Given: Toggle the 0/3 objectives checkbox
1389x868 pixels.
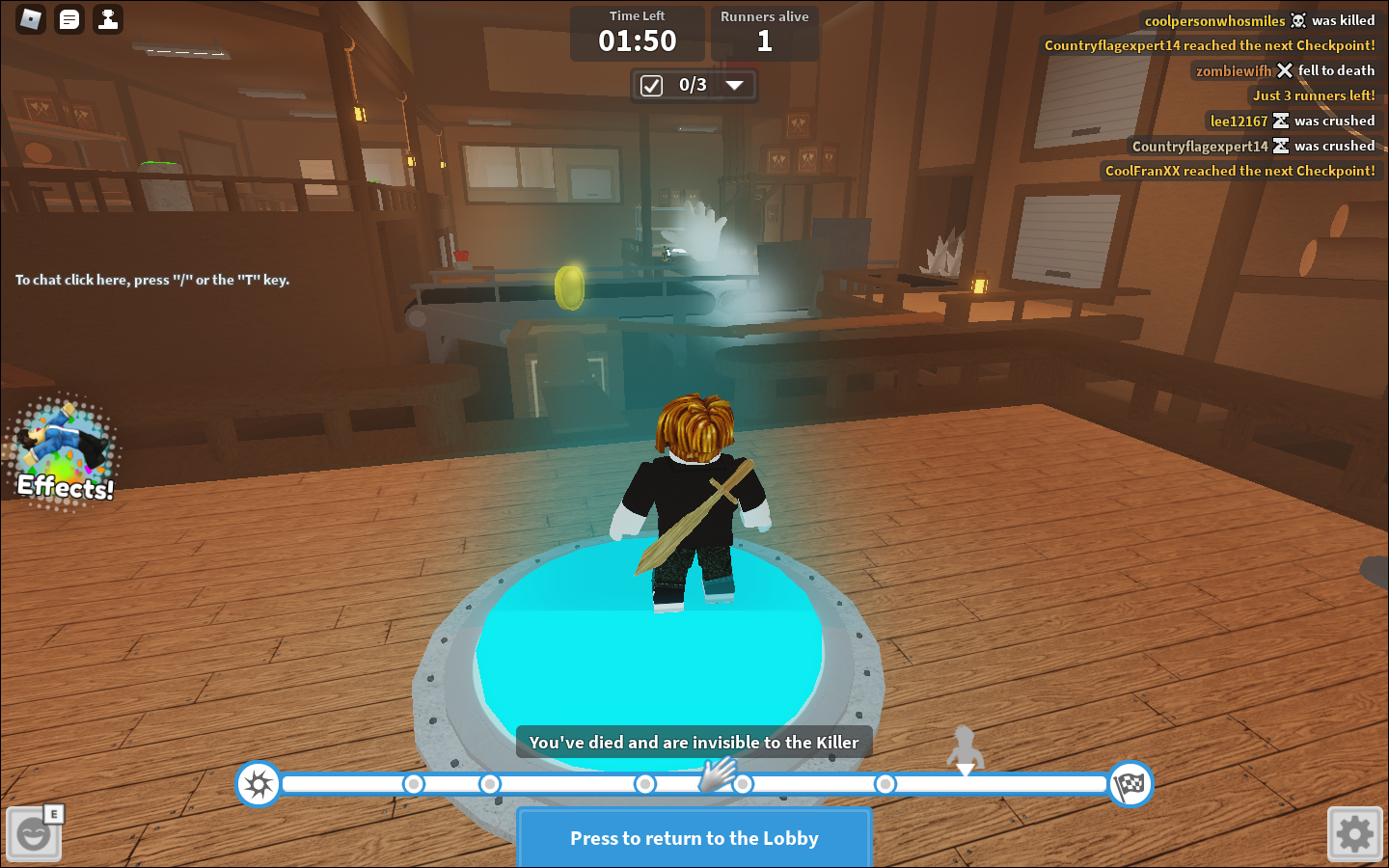Looking at the screenshot, I should pos(649,85).
